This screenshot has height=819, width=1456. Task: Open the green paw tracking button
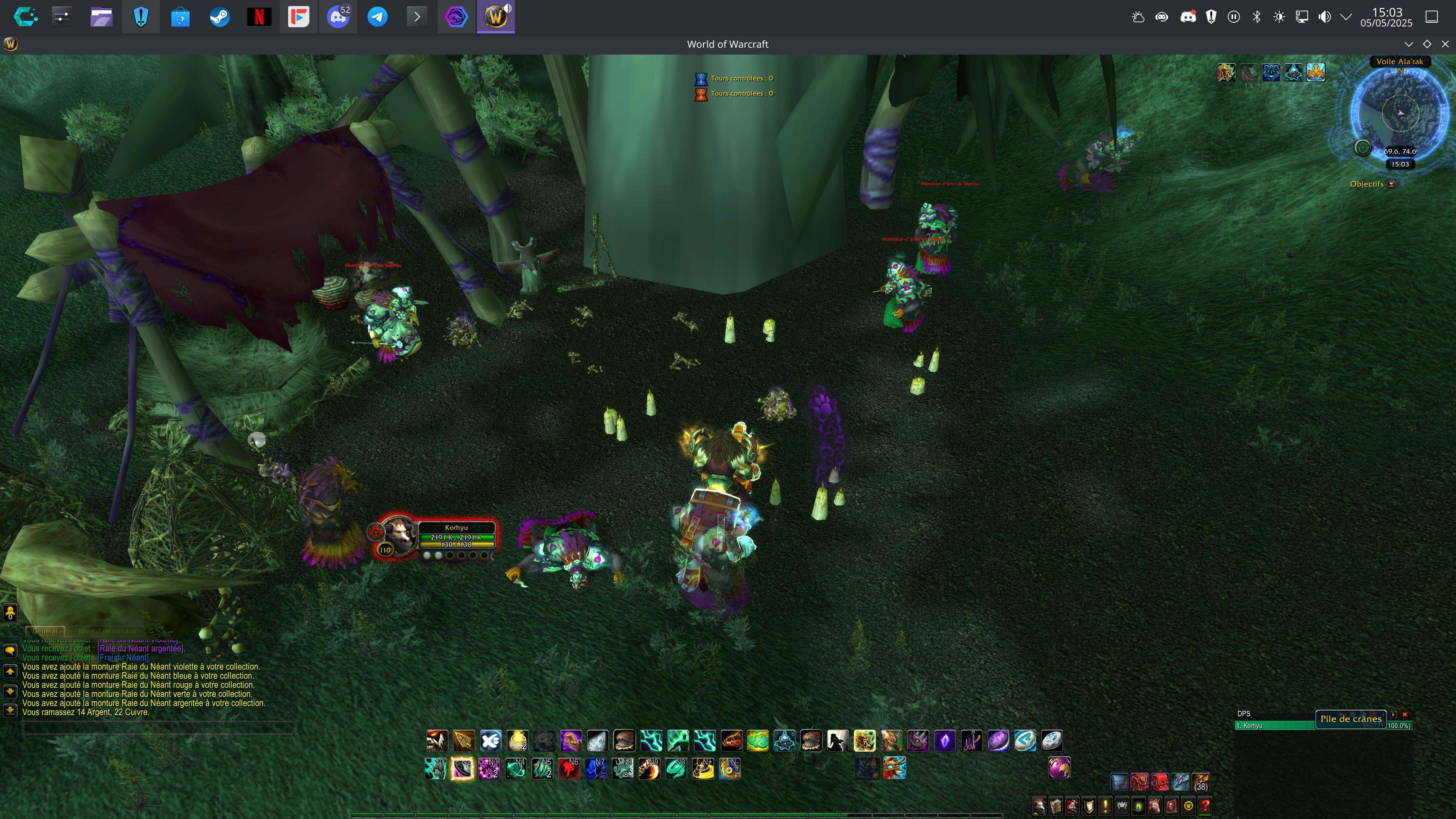point(1363,148)
